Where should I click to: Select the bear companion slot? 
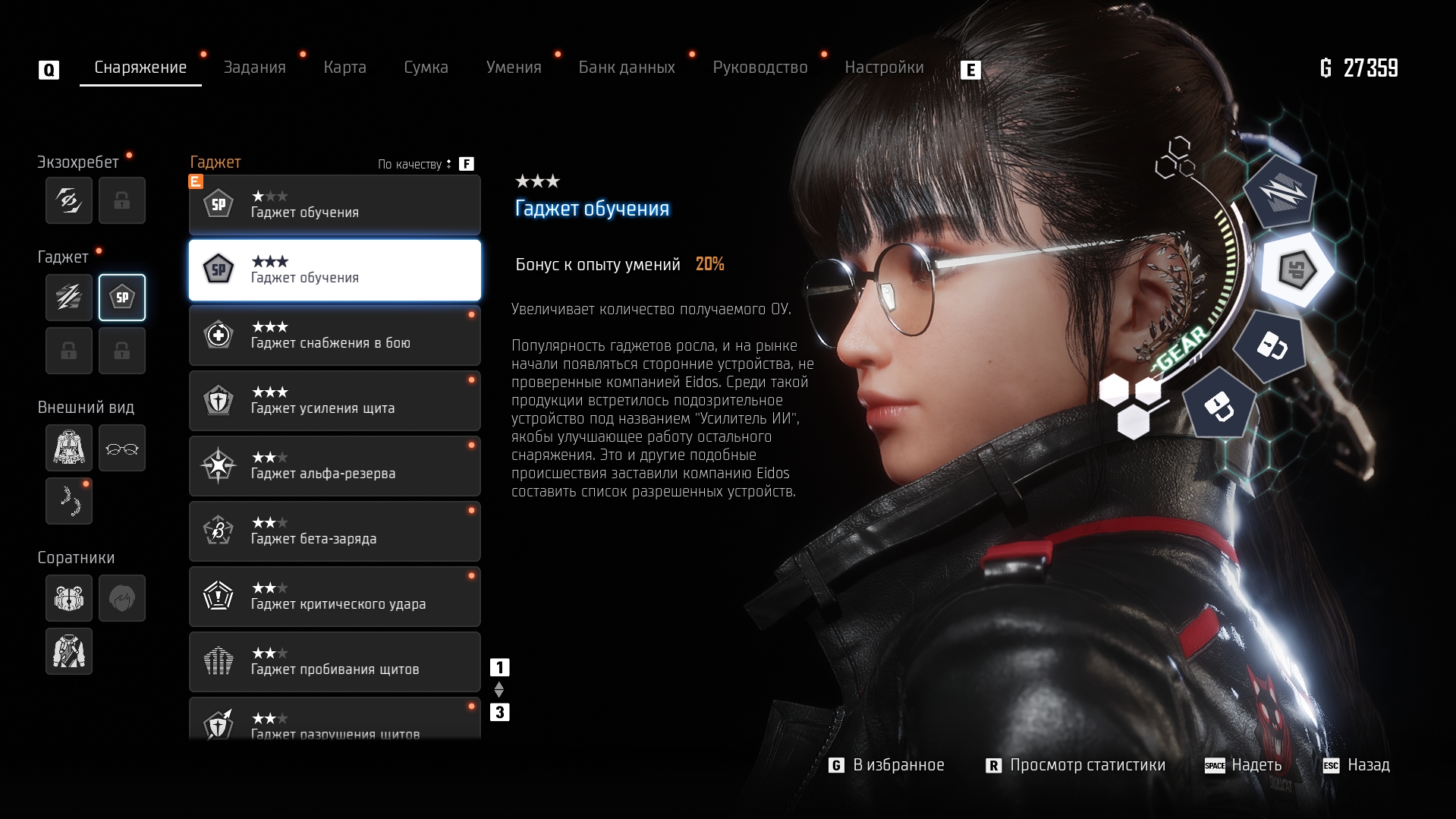(x=69, y=598)
